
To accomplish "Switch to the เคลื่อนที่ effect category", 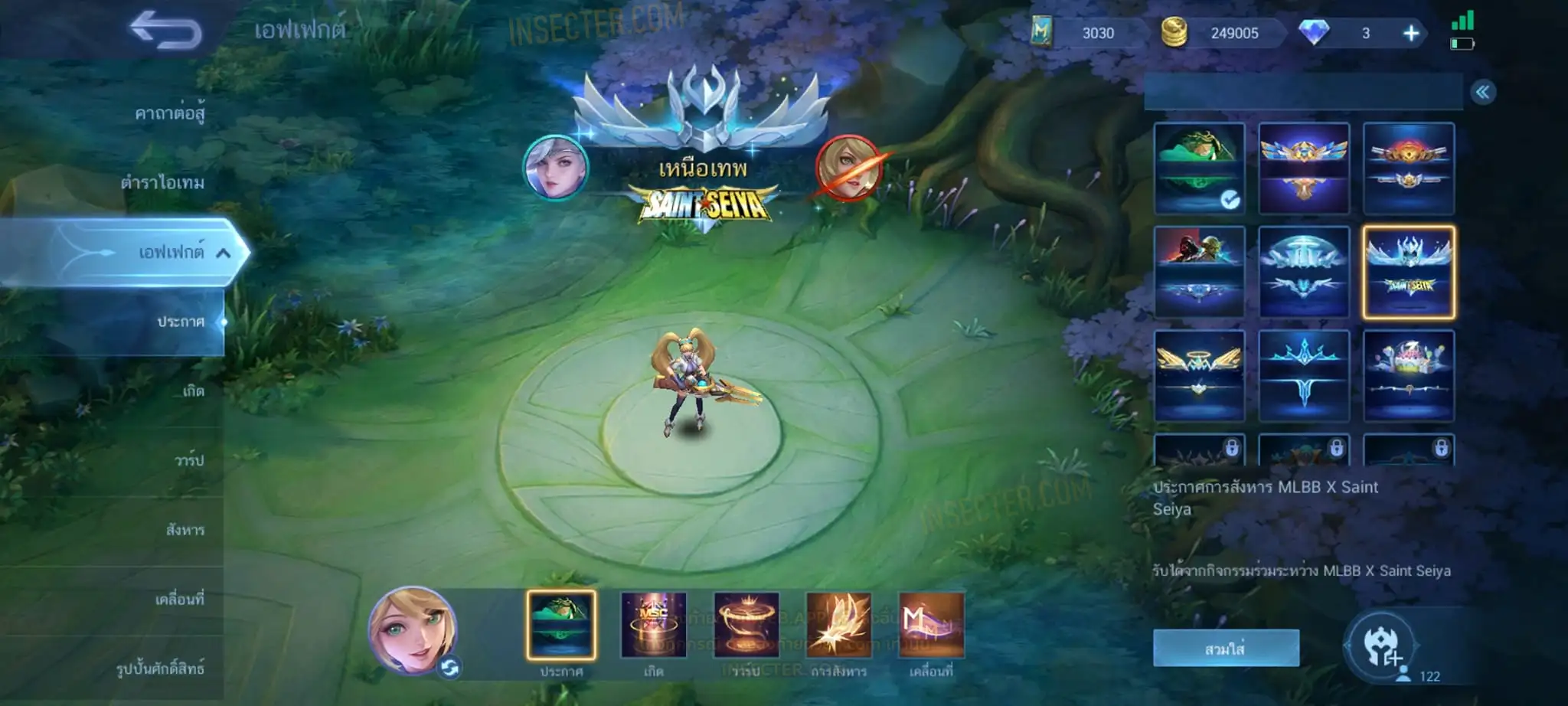I will [180, 599].
